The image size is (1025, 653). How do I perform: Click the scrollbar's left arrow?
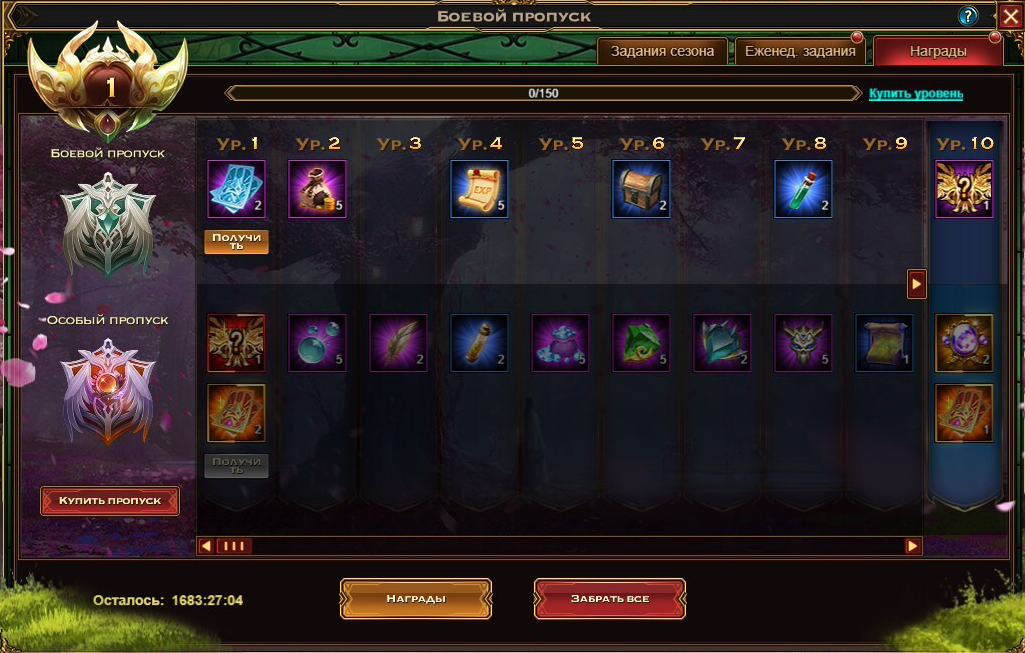206,546
